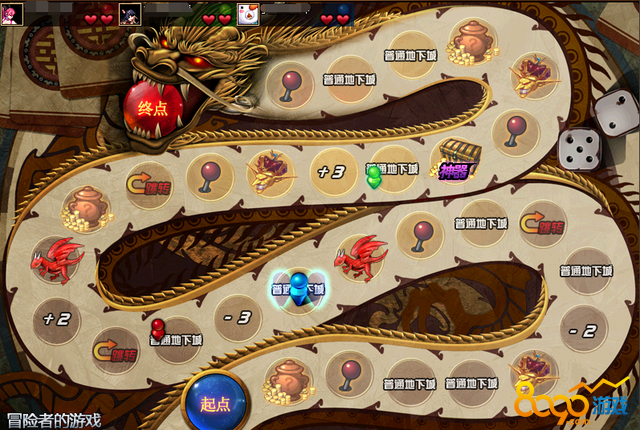Select the +3 board tile
Screen dimensions: 640x430
click(331, 171)
